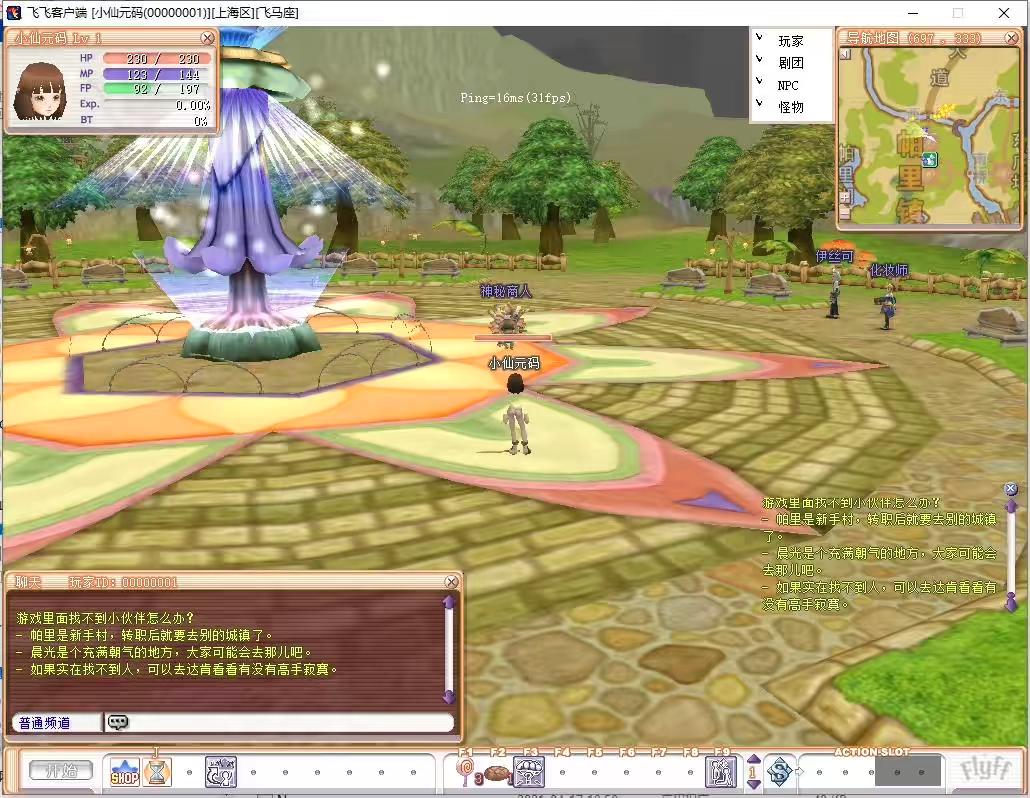Activate the action slot S icon
The width and height of the screenshot is (1030, 798).
tap(780, 771)
